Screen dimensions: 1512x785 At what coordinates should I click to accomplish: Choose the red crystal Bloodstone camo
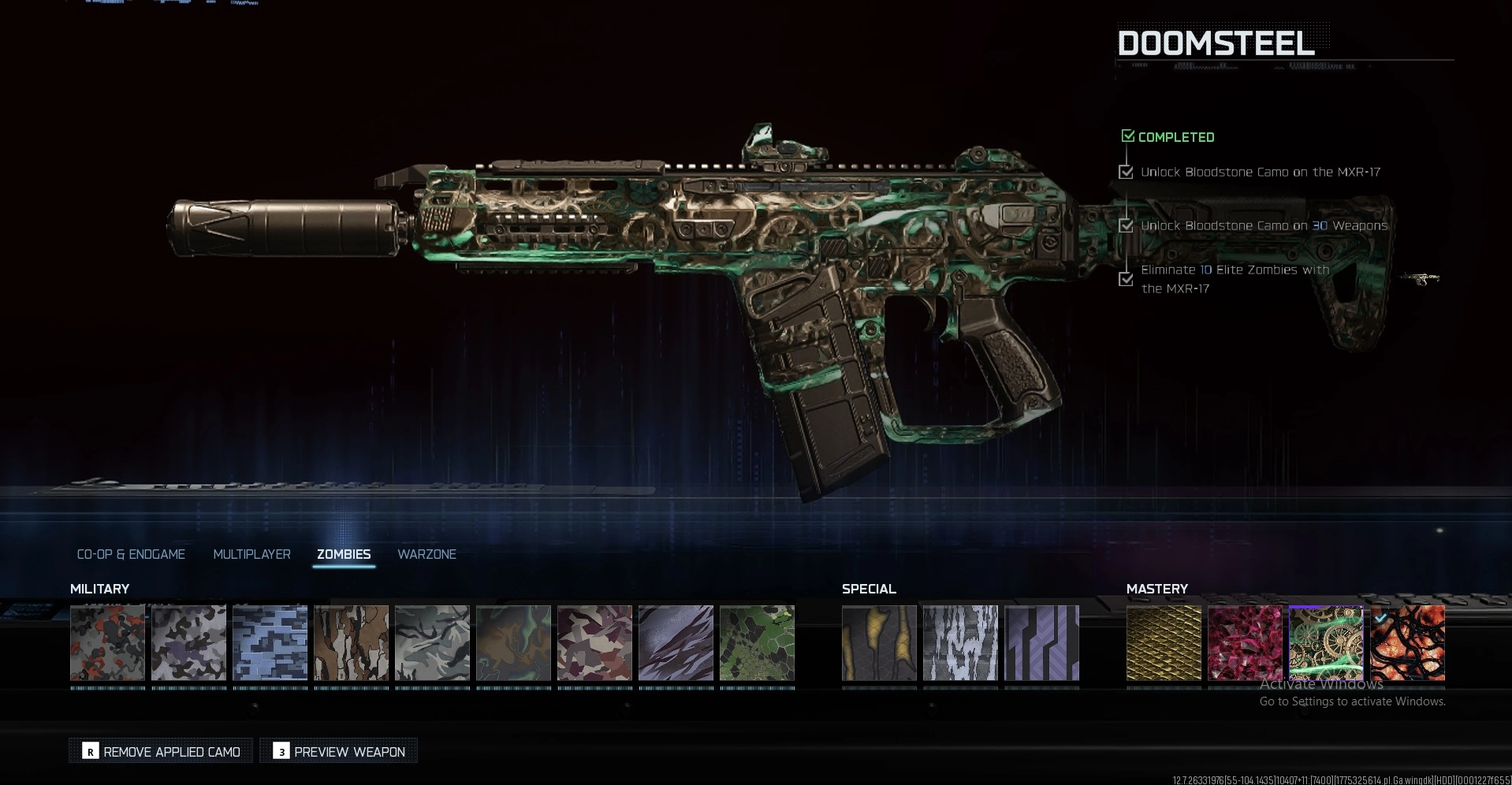(x=1245, y=642)
